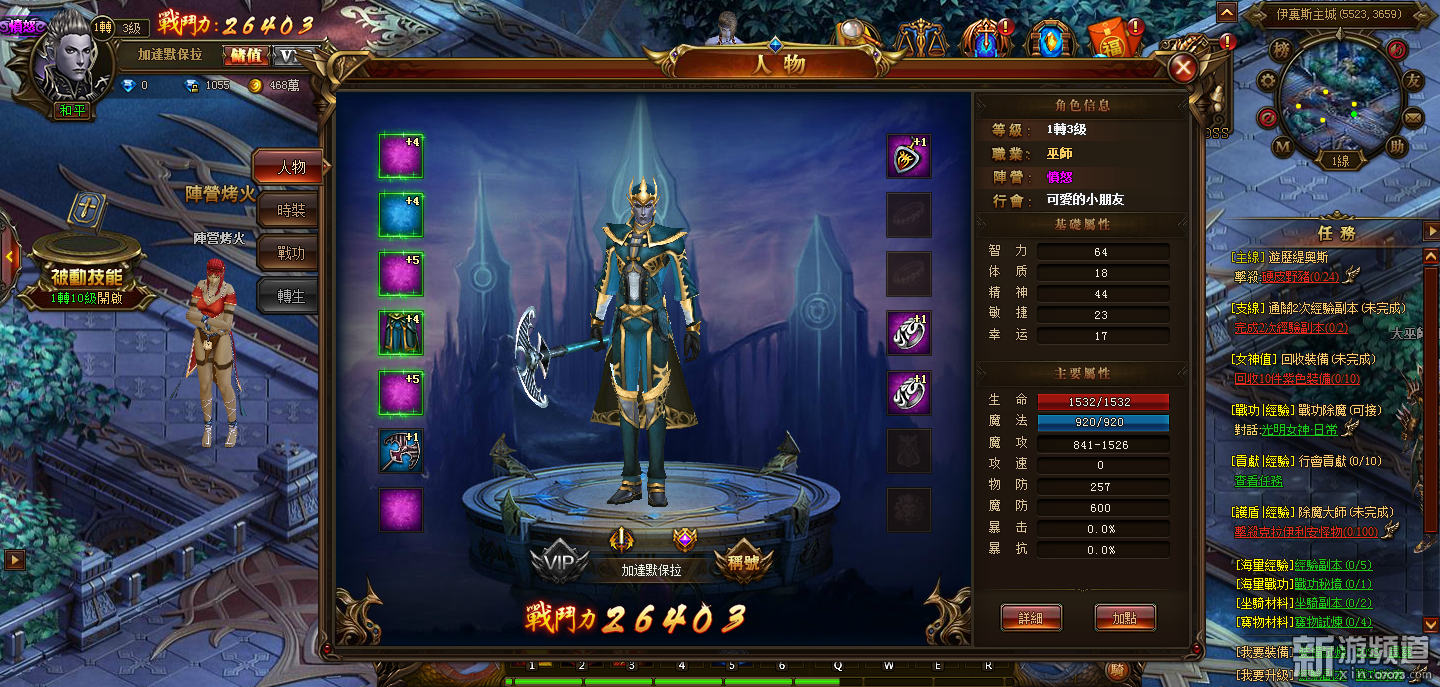The image size is (1440, 687).
Task: Open the 戰功 tab
Action: [x=291, y=254]
